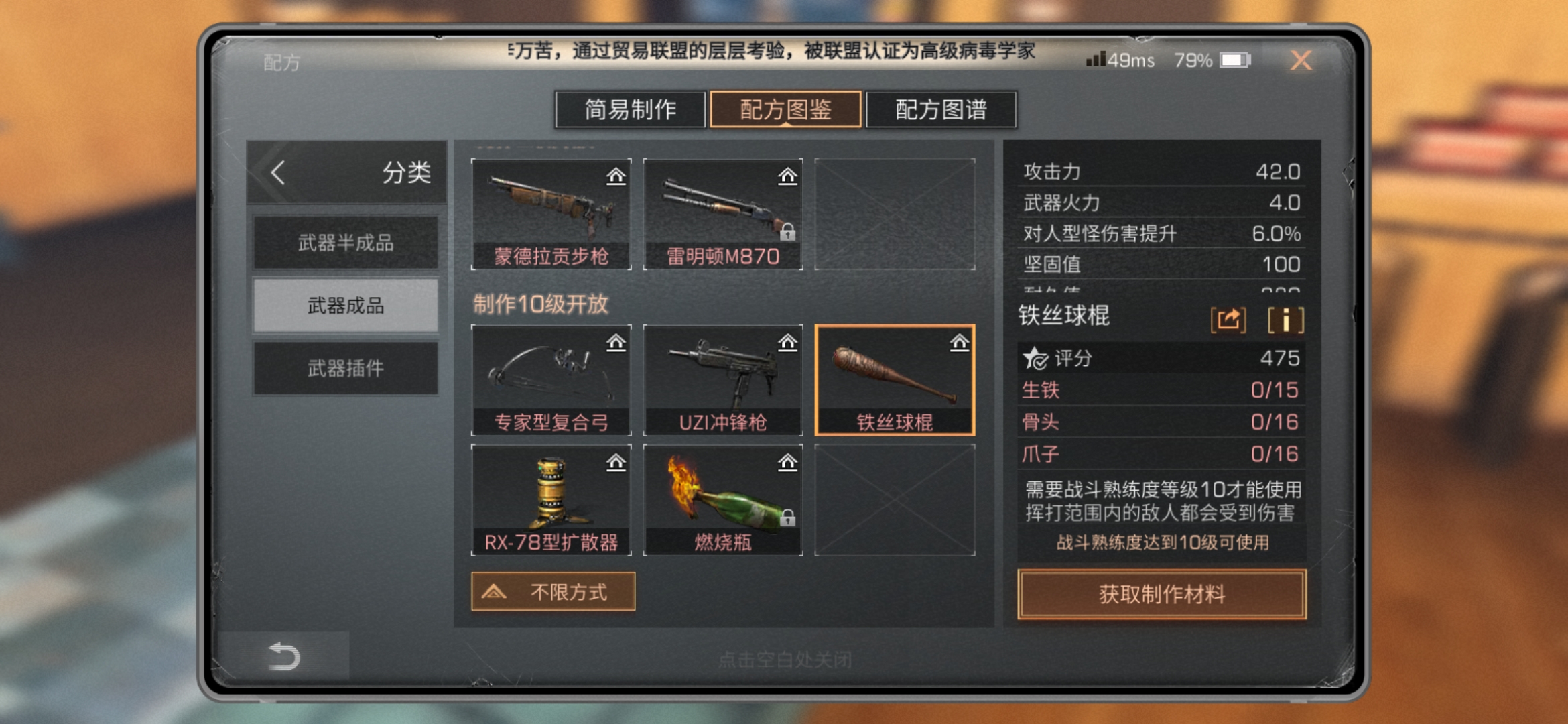The height and width of the screenshot is (724, 1568).
Task: Tap the home icon on UZI冲锋枪 card
Action: [x=788, y=343]
